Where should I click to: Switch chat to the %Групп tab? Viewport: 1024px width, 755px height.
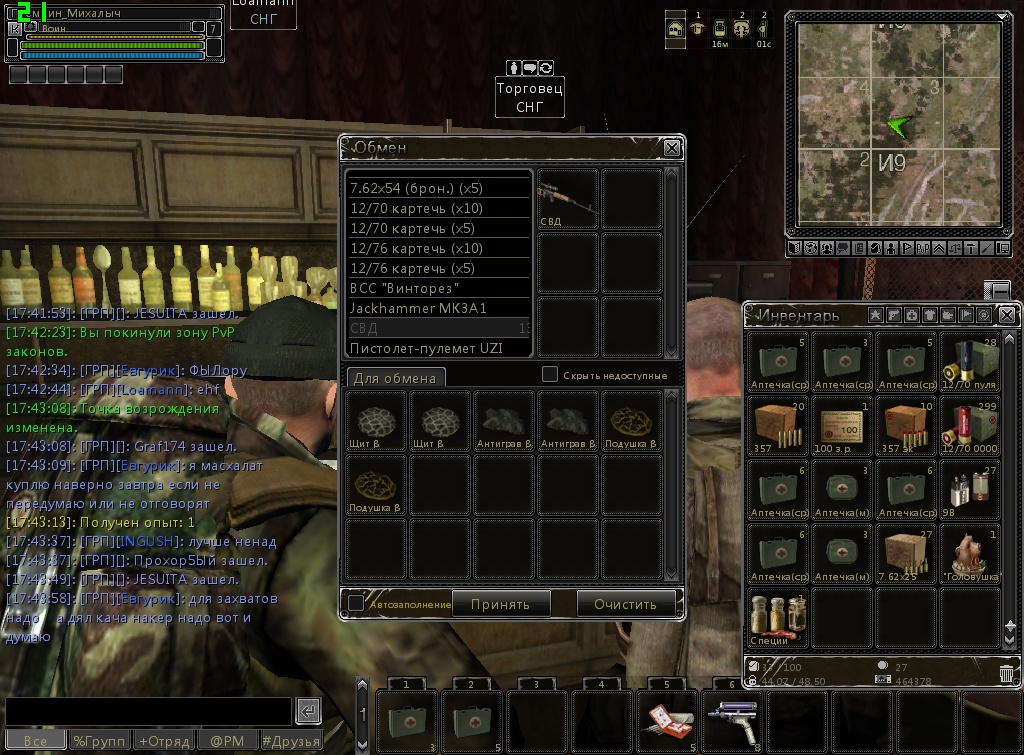[x=99, y=741]
